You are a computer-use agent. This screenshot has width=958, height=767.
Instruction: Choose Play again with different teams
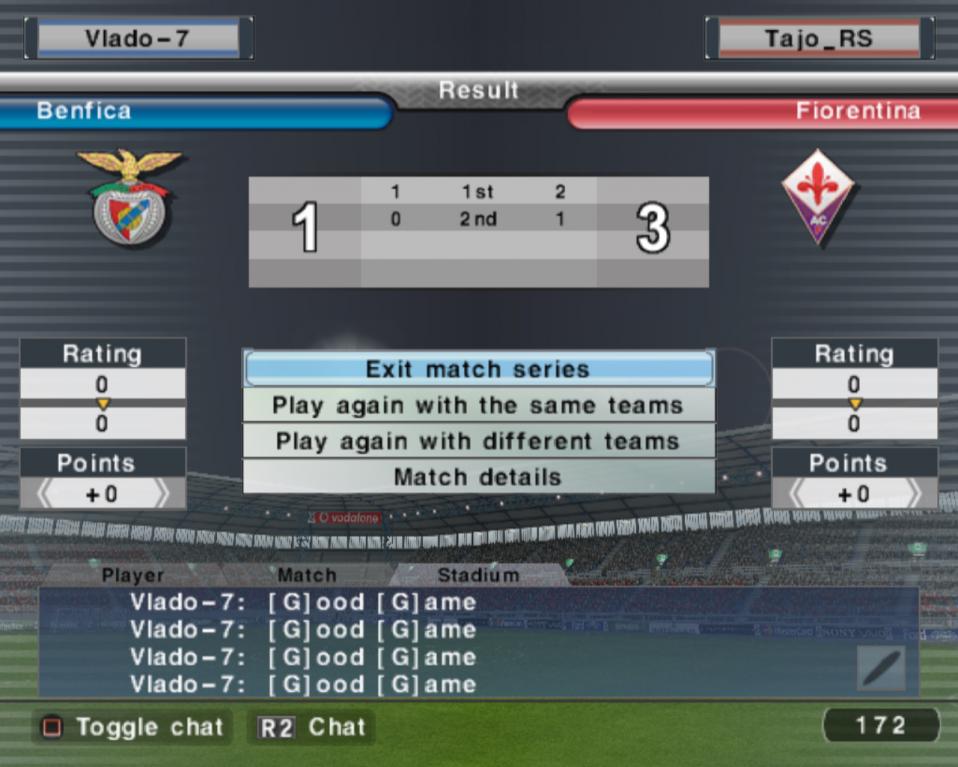(478, 441)
